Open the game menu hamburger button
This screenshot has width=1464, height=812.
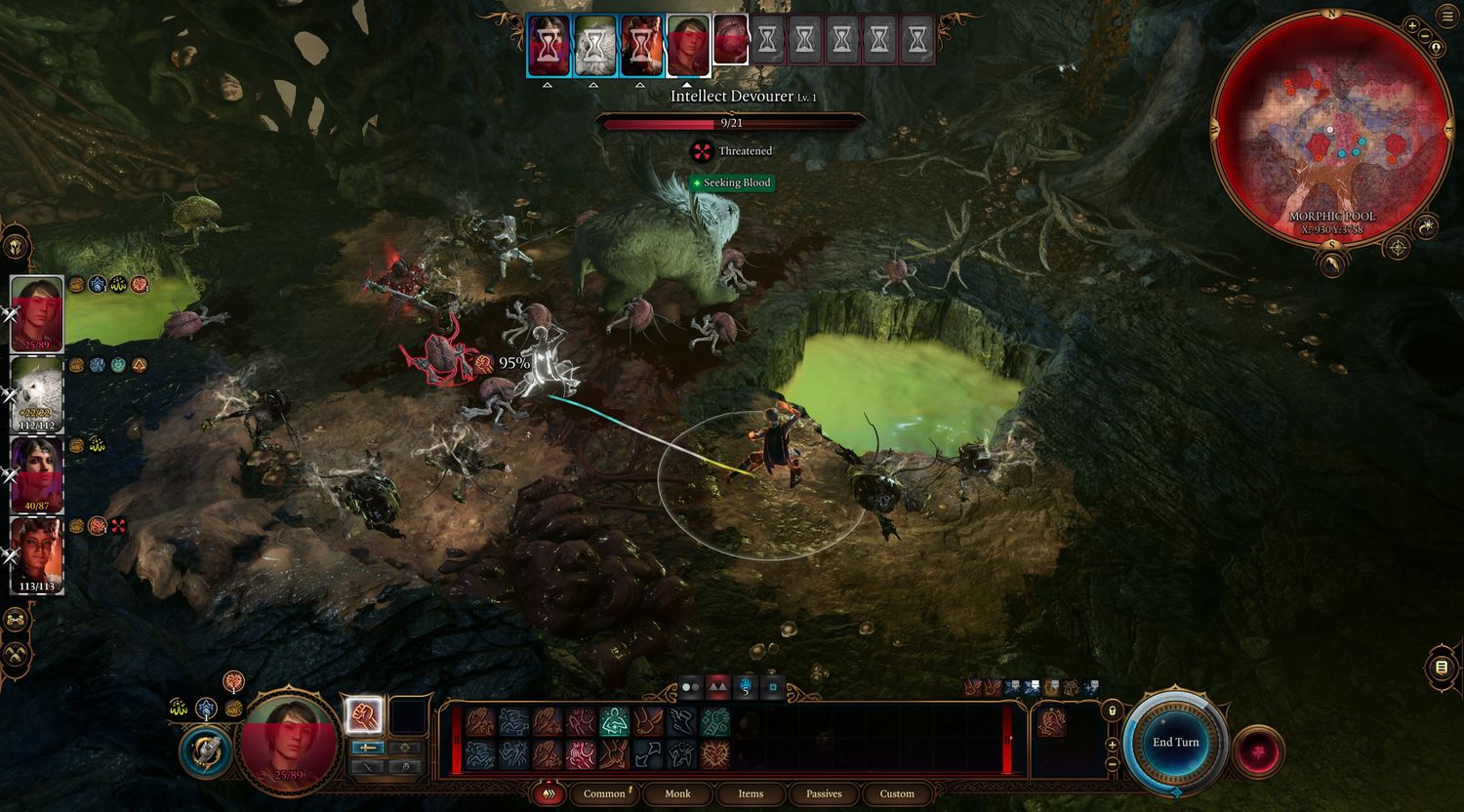(x=1446, y=15)
